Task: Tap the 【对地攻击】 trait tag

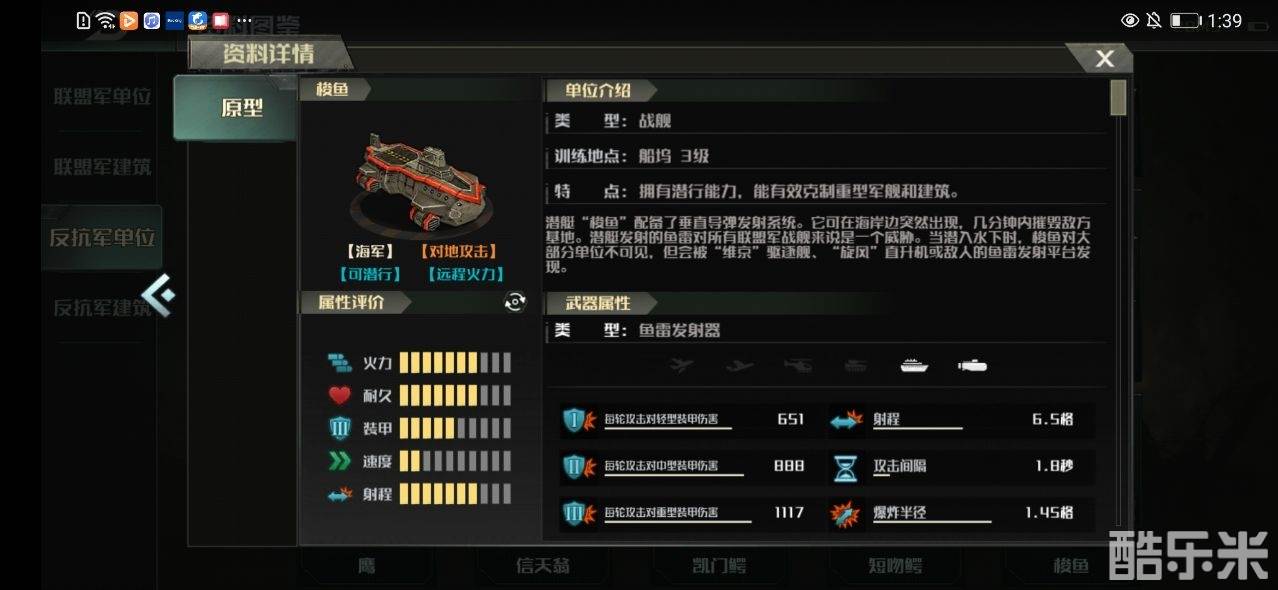Action: tap(458, 252)
